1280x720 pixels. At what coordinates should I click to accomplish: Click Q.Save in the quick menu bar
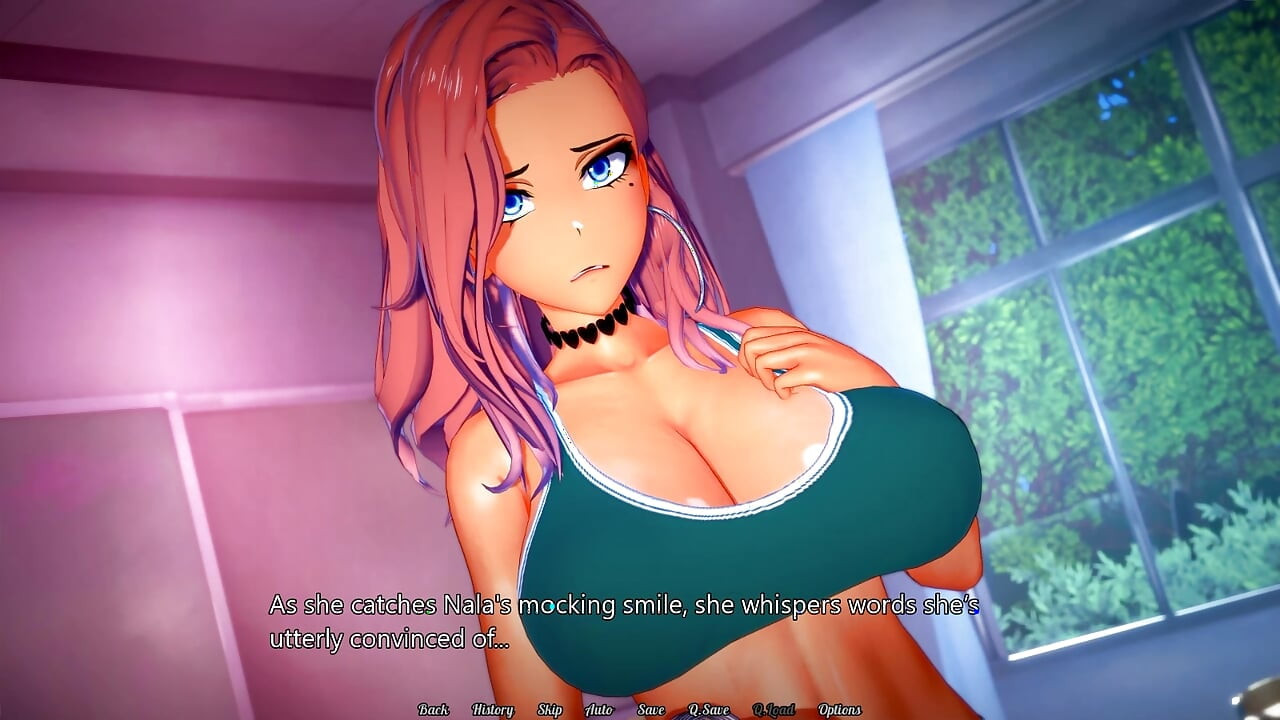tap(709, 708)
